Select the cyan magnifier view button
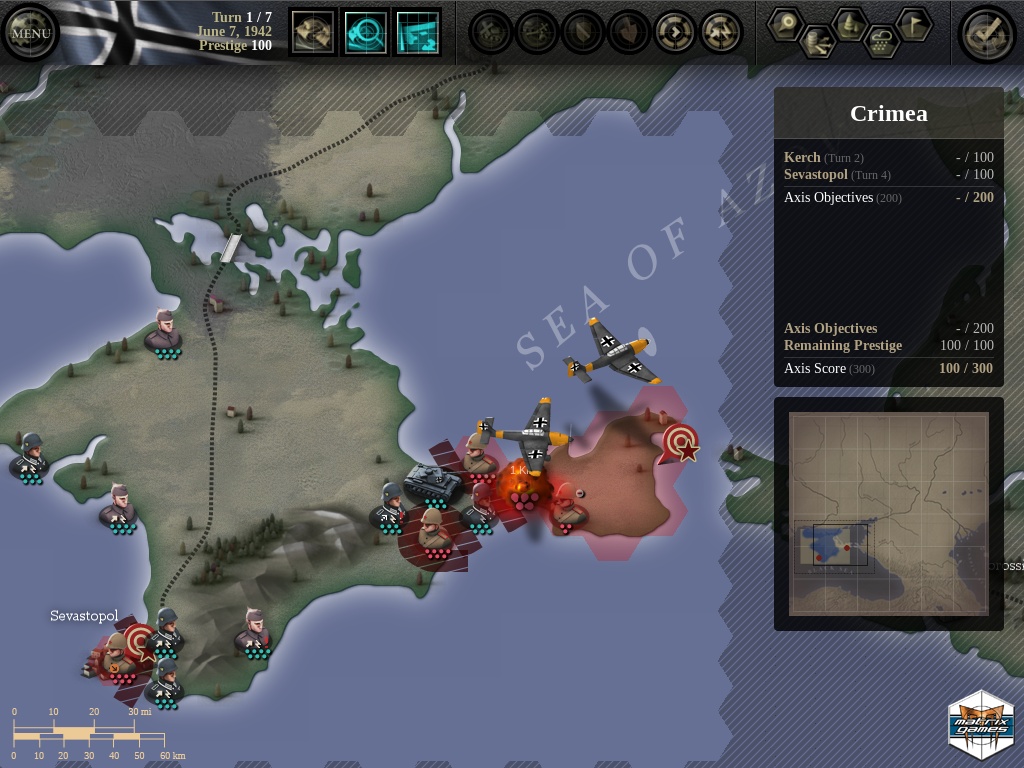The height and width of the screenshot is (768, 1024). (x=365, y=32)
